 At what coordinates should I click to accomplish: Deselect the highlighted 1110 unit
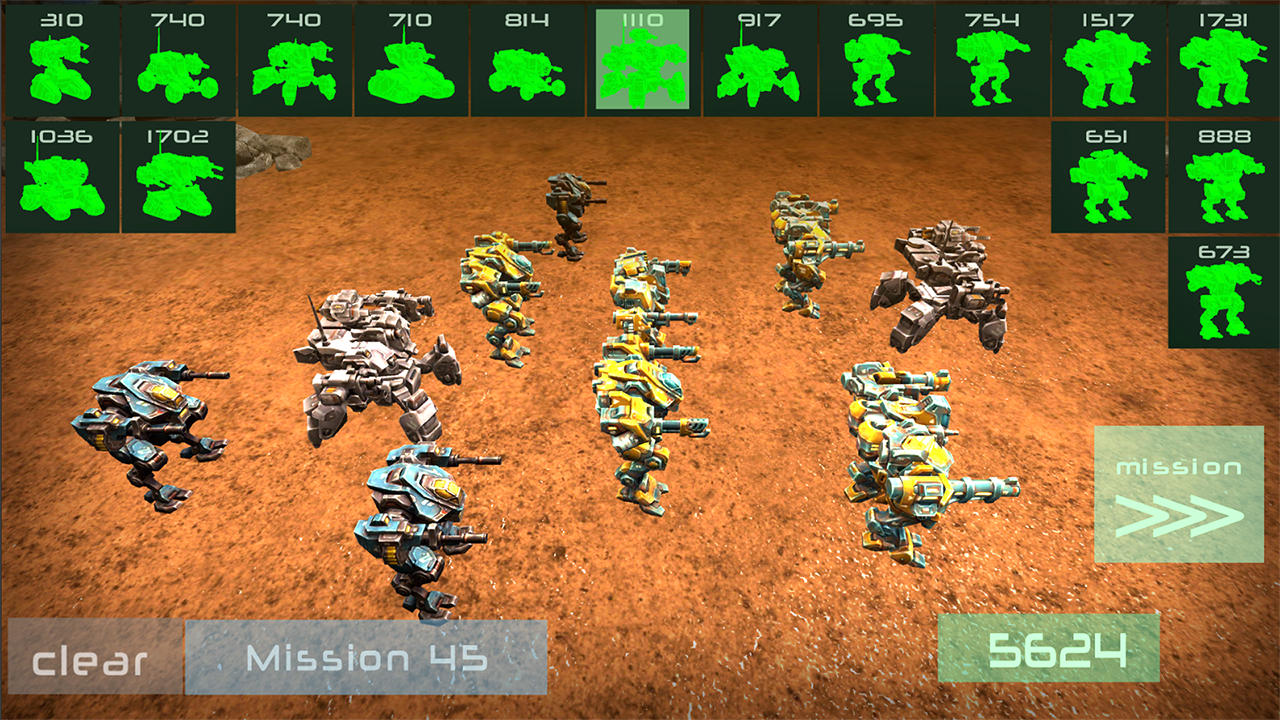[x=645, y=60]
